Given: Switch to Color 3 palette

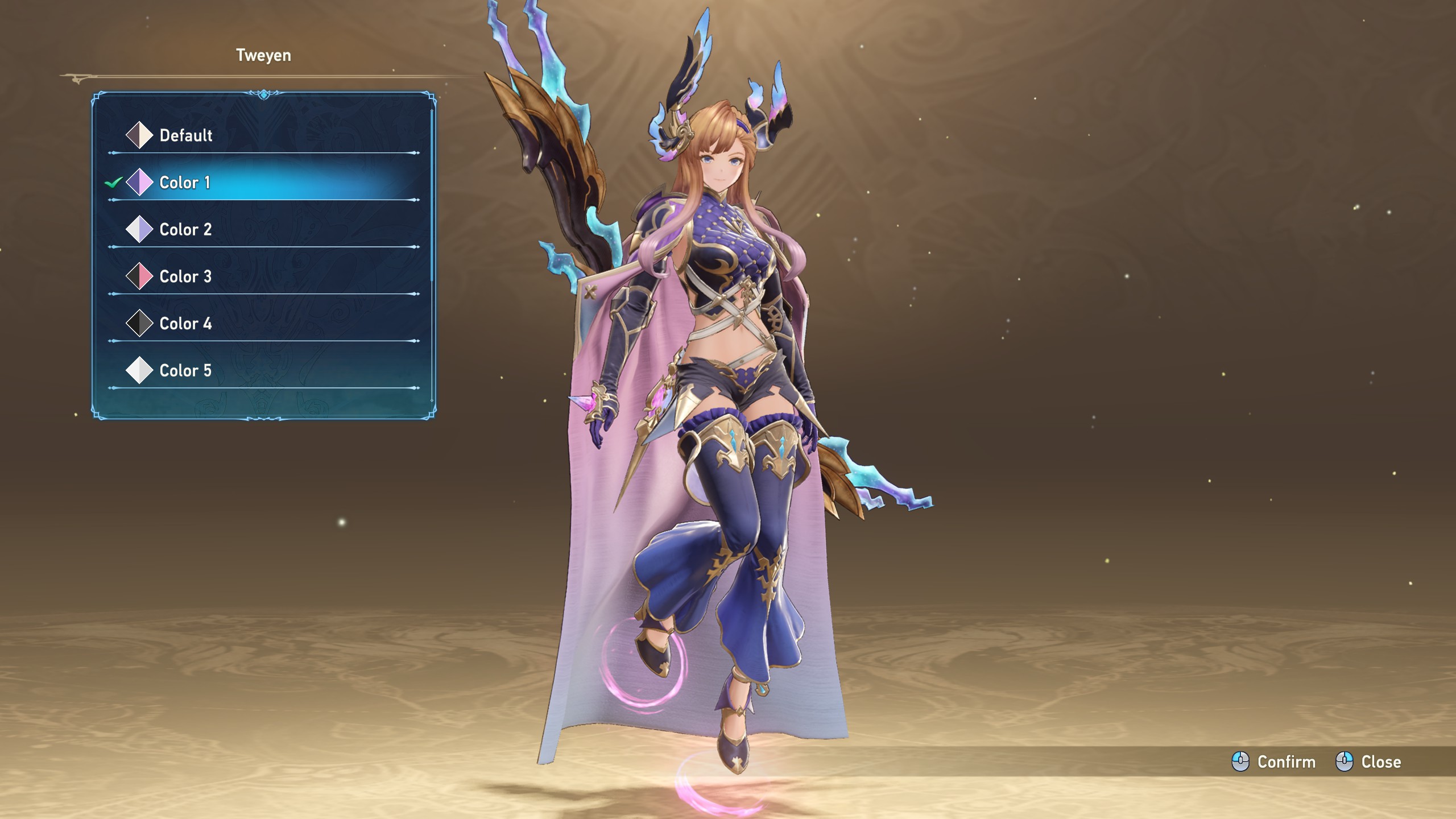Looking at the screenshot, I should coord(185,277).
